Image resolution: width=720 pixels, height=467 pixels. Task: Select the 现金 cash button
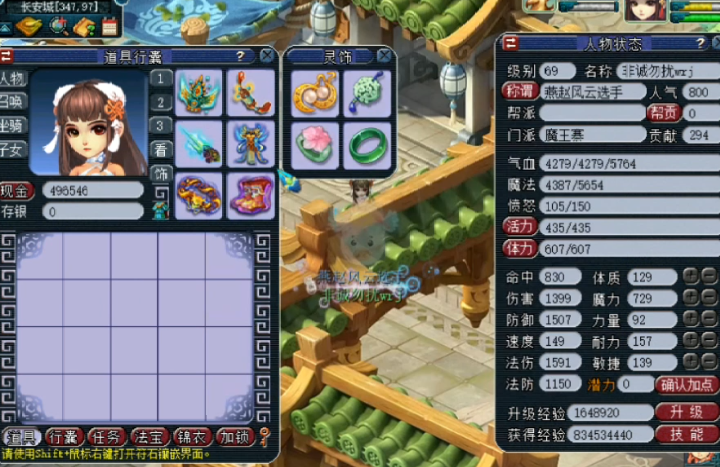[16, 190]
